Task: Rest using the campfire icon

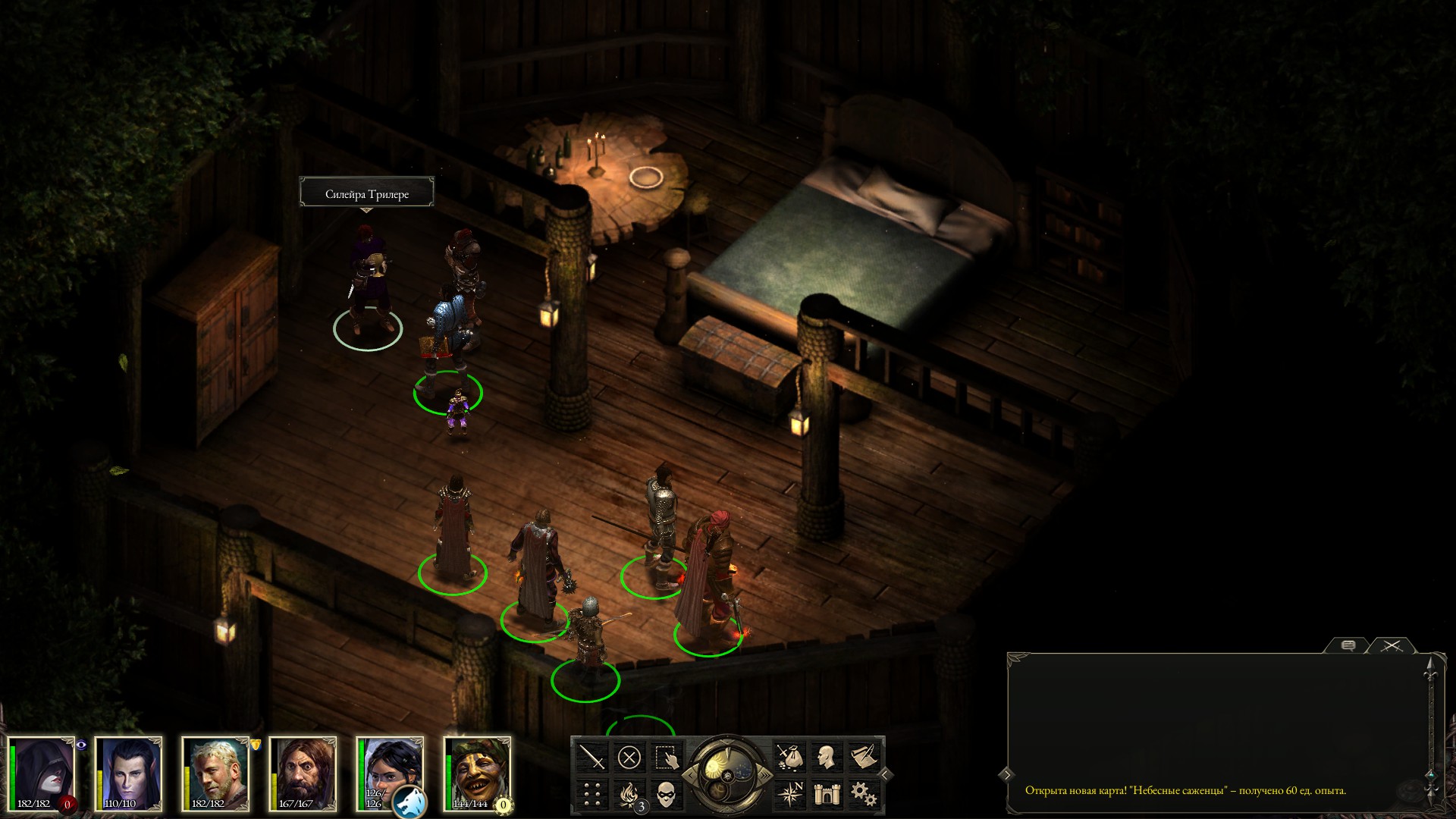Action: click(629, 794)
